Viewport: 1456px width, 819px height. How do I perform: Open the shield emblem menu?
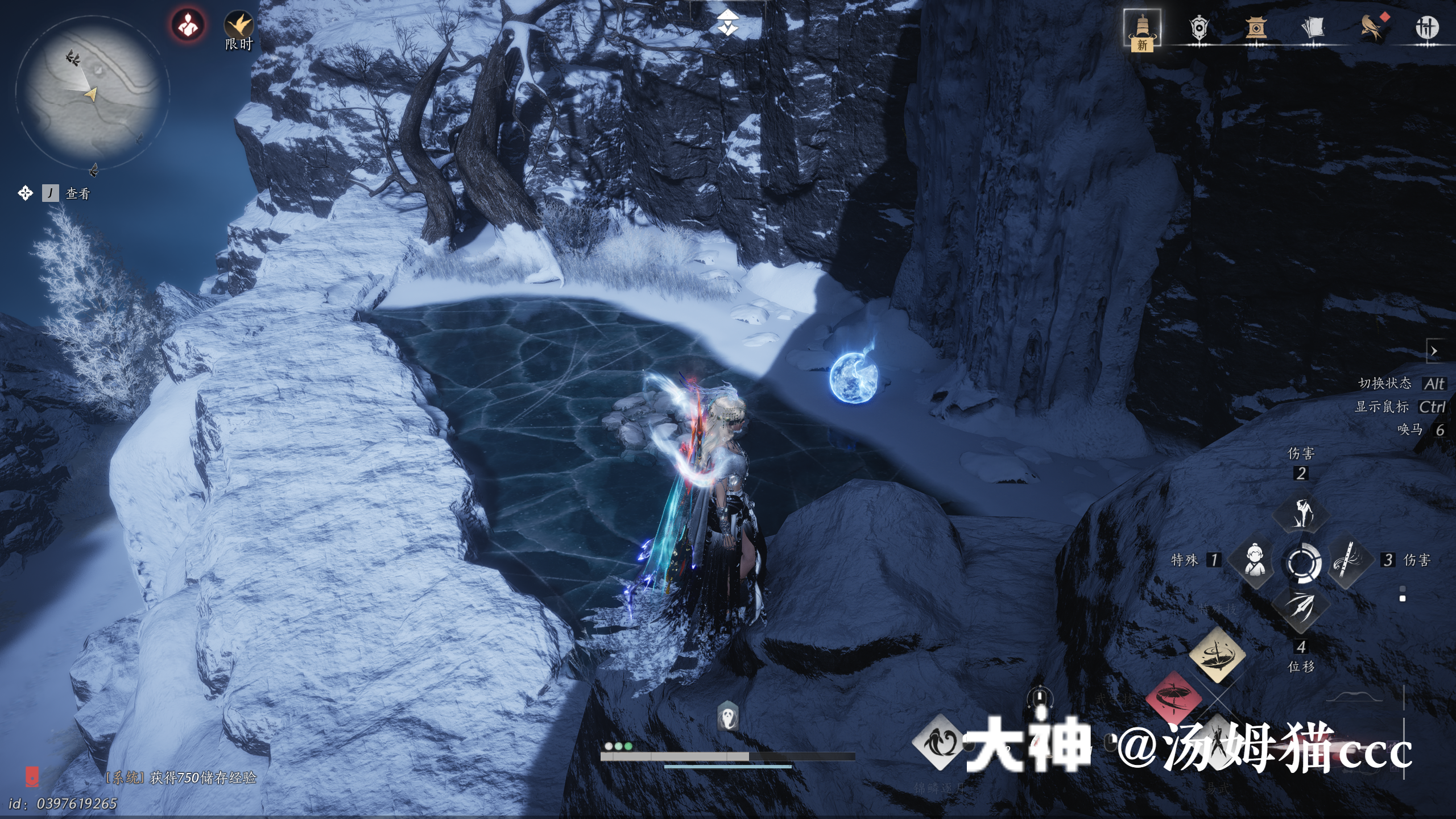tap(1199, 27)
